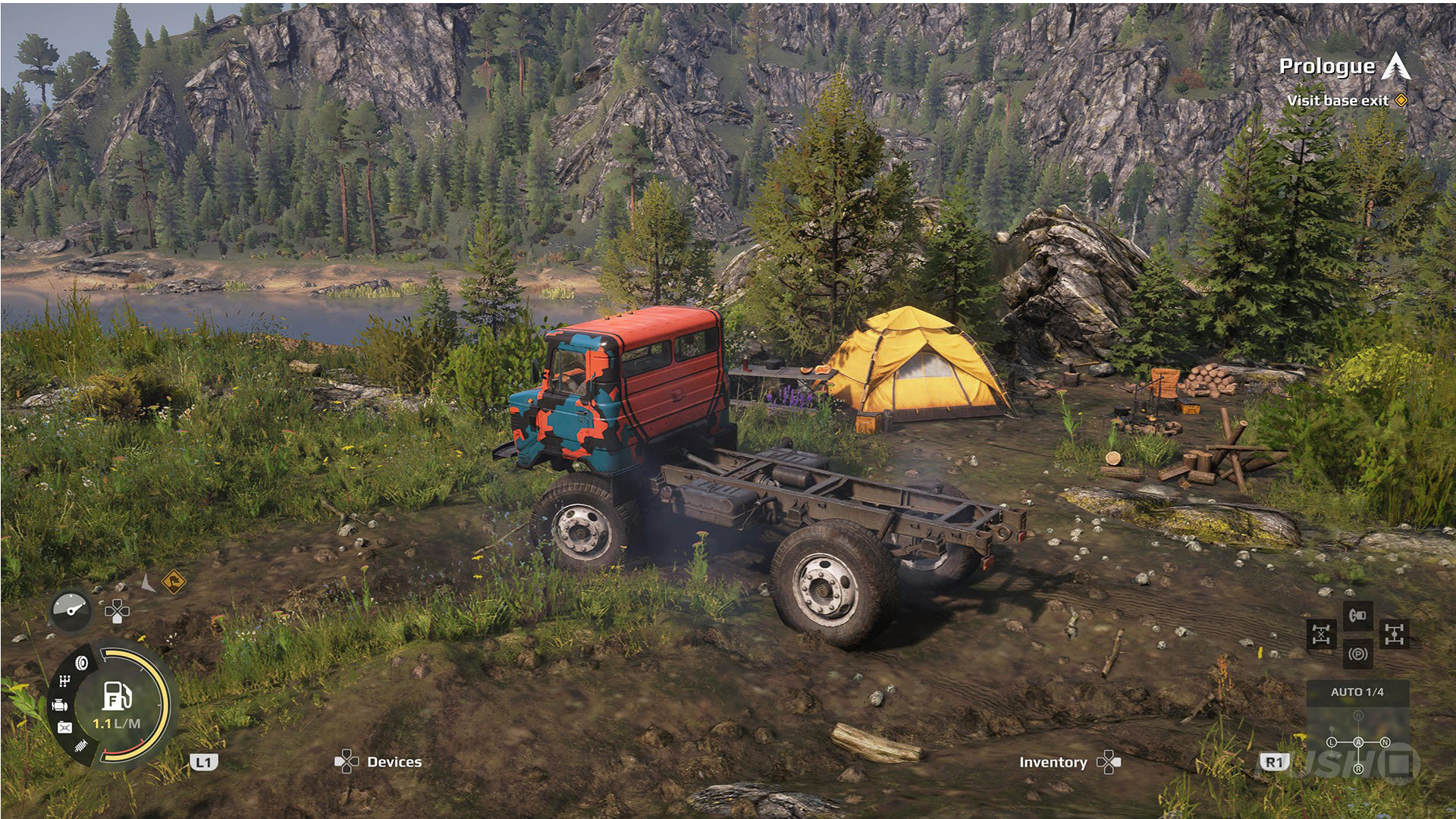This screenshot has height=819, width=1456.
Task: Click the suspension damage status icon
Action: tap(82, 747)
